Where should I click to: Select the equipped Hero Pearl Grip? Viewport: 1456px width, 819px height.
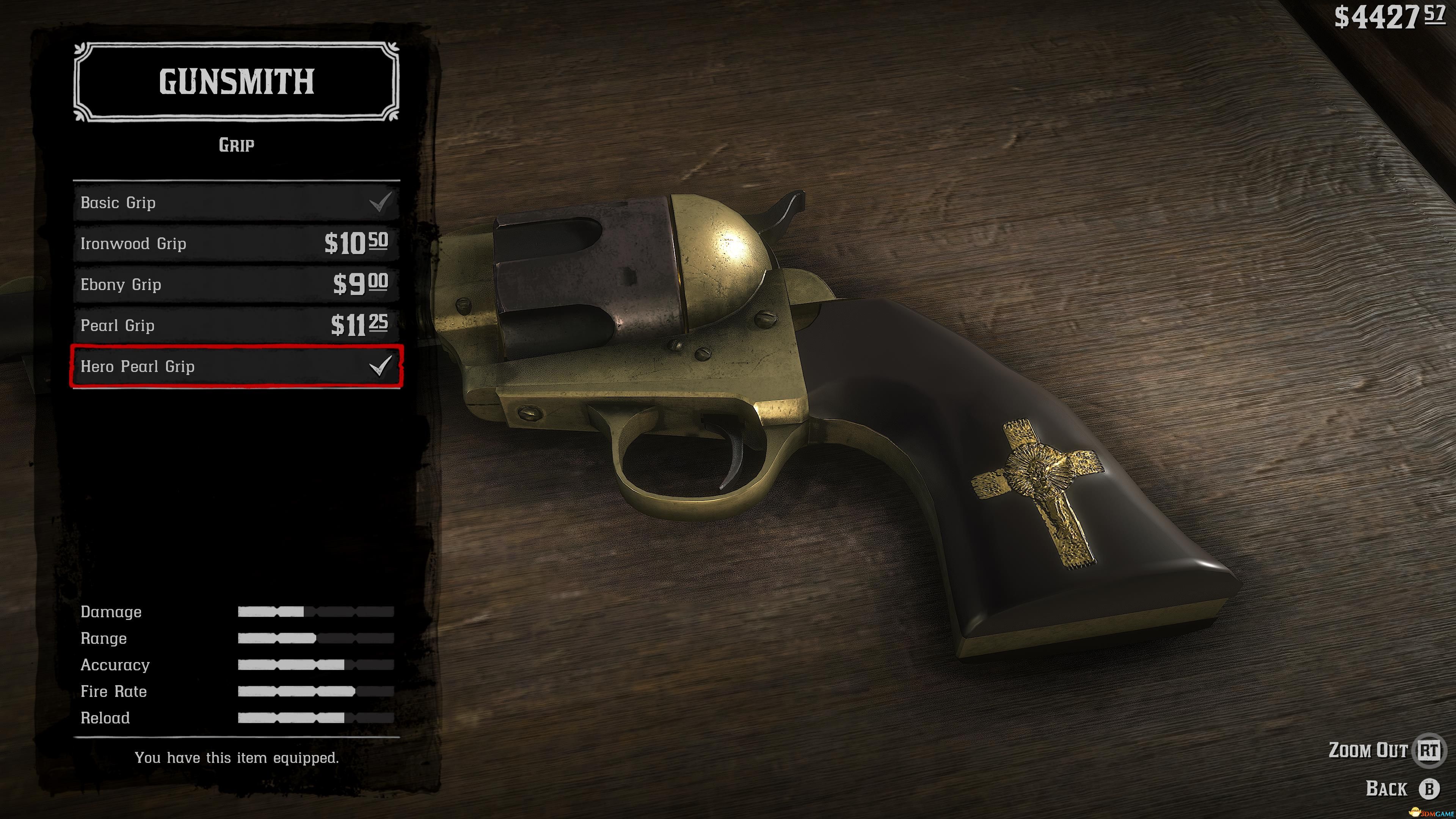click(236, 366)
